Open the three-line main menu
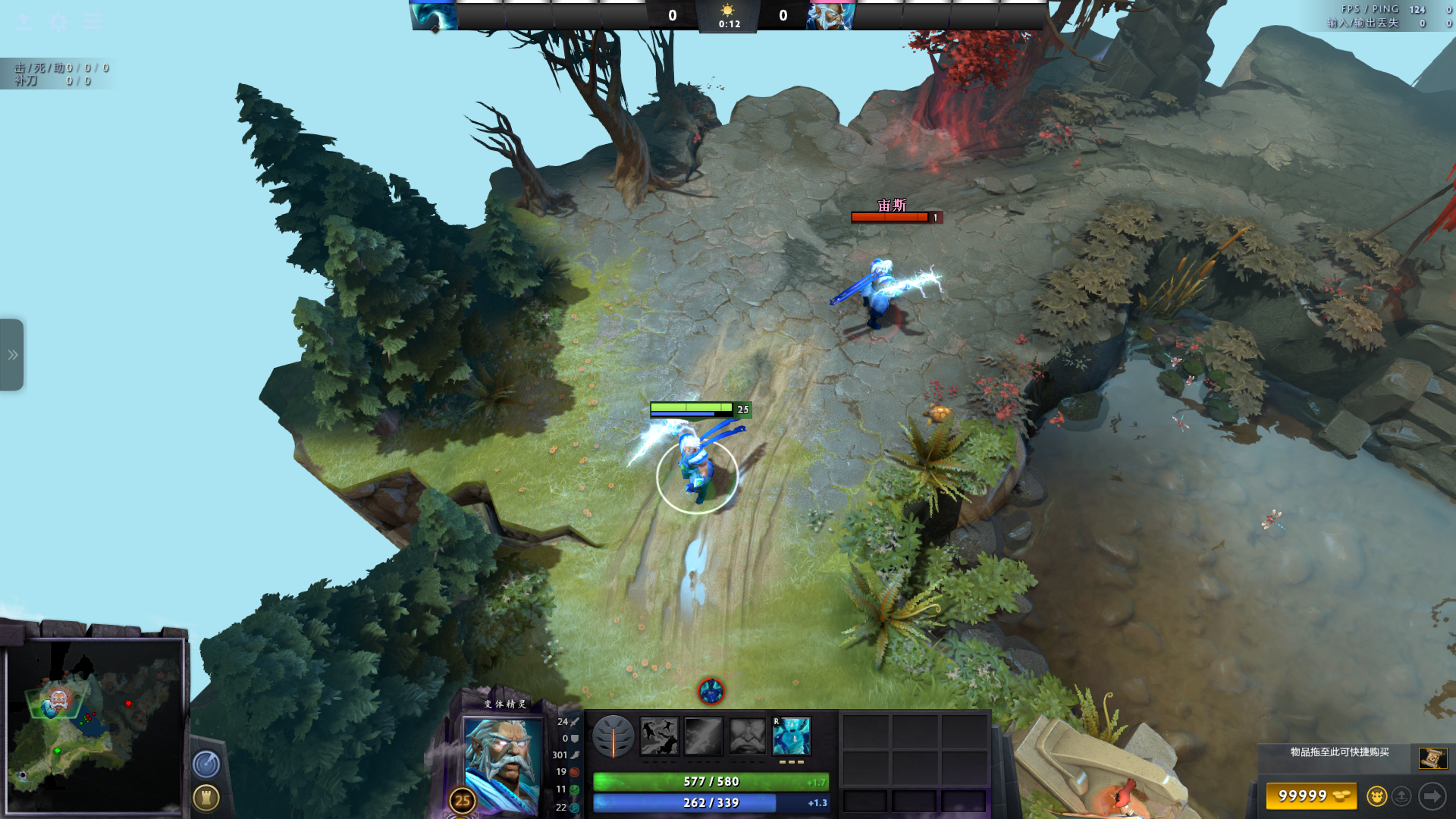This screenshot has width=1456, height=819. [93, 21]
